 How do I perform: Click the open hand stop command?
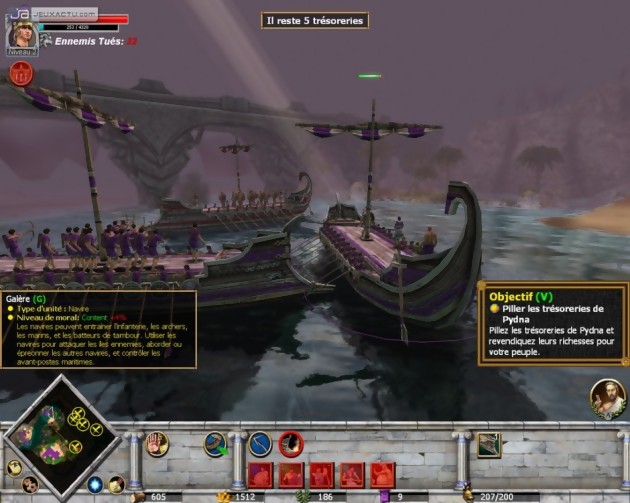point(157,444)
